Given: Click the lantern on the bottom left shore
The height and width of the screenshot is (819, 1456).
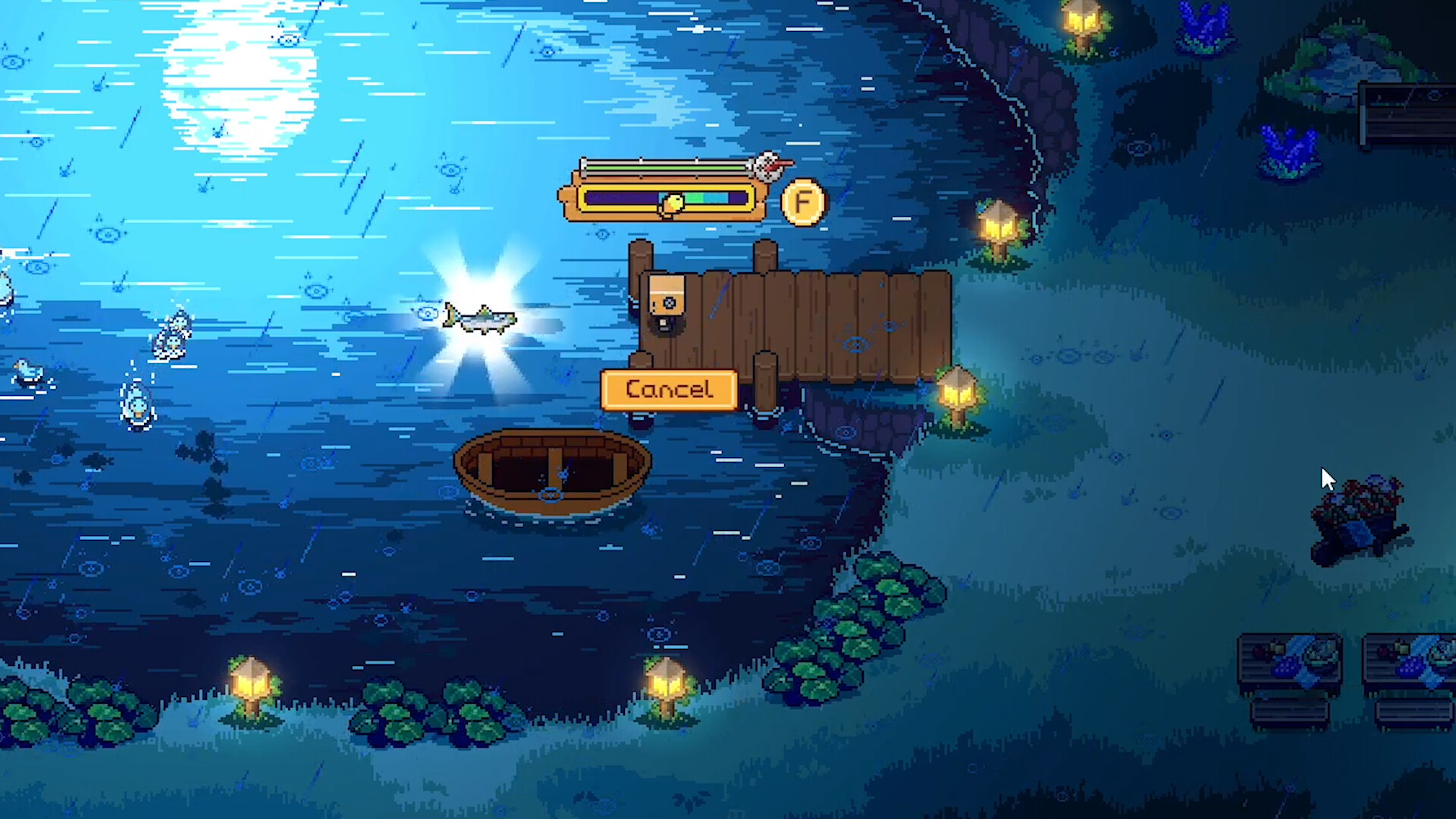Looking at the screenshot, I should tap(252, 686).
